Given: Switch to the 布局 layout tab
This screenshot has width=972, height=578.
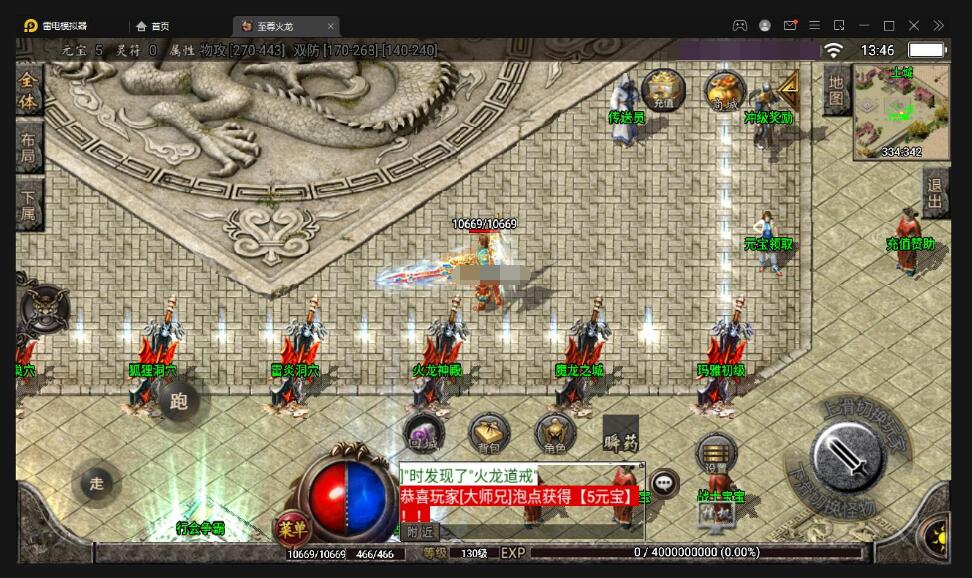Looking at the screenshot, I should point(30,149).
